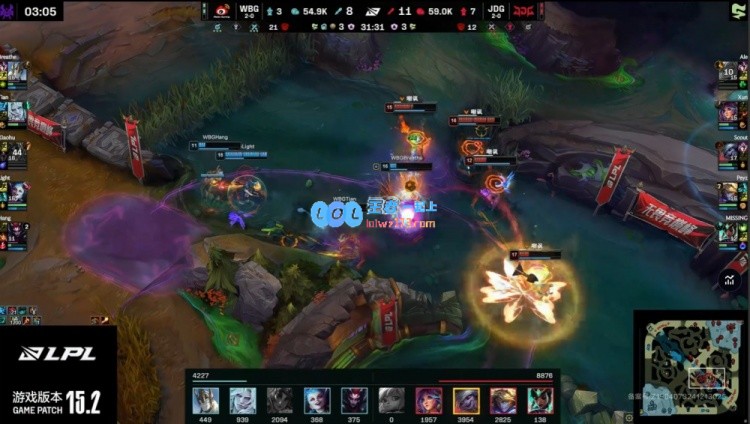
Task: Choose the damage portrait showing 2094
Action: tap(280, 401)
